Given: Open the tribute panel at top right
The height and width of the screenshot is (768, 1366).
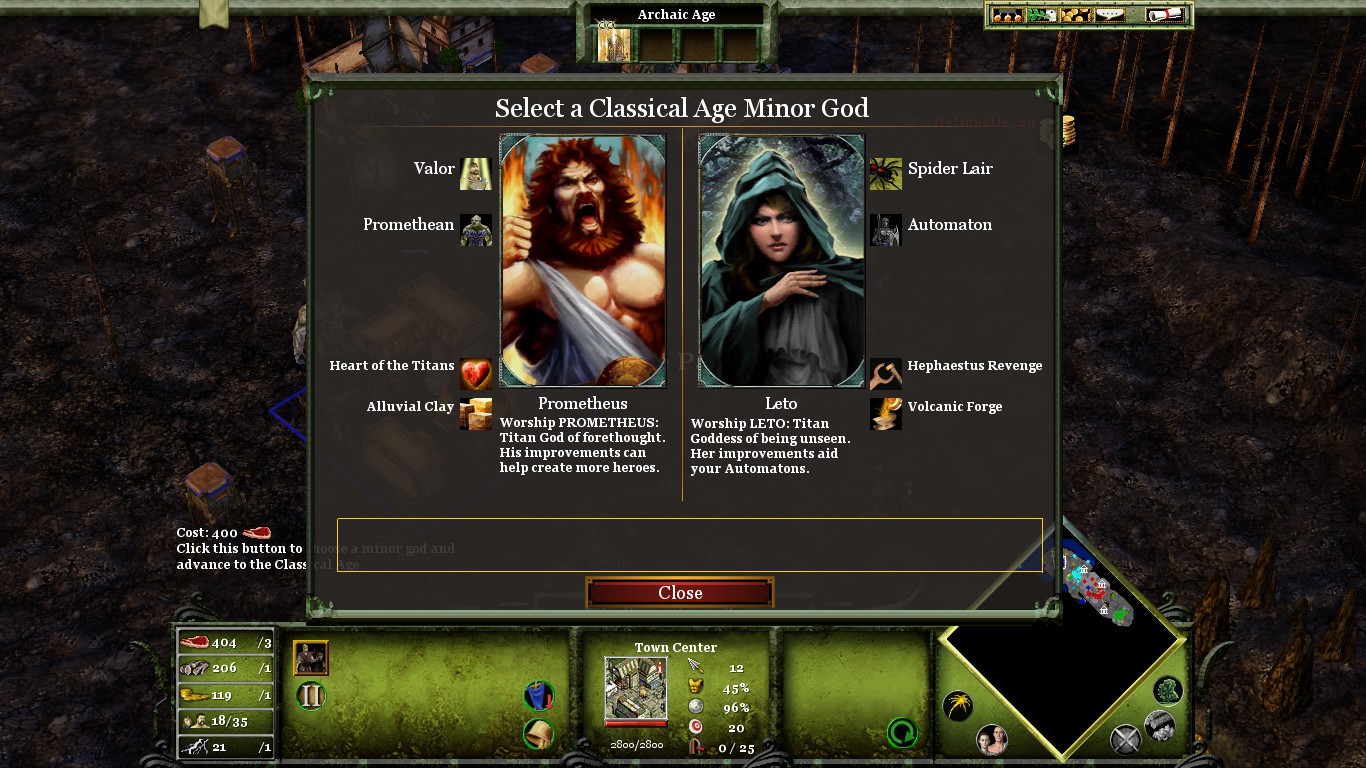Looking at the screenshot, I should point(1074,13).
